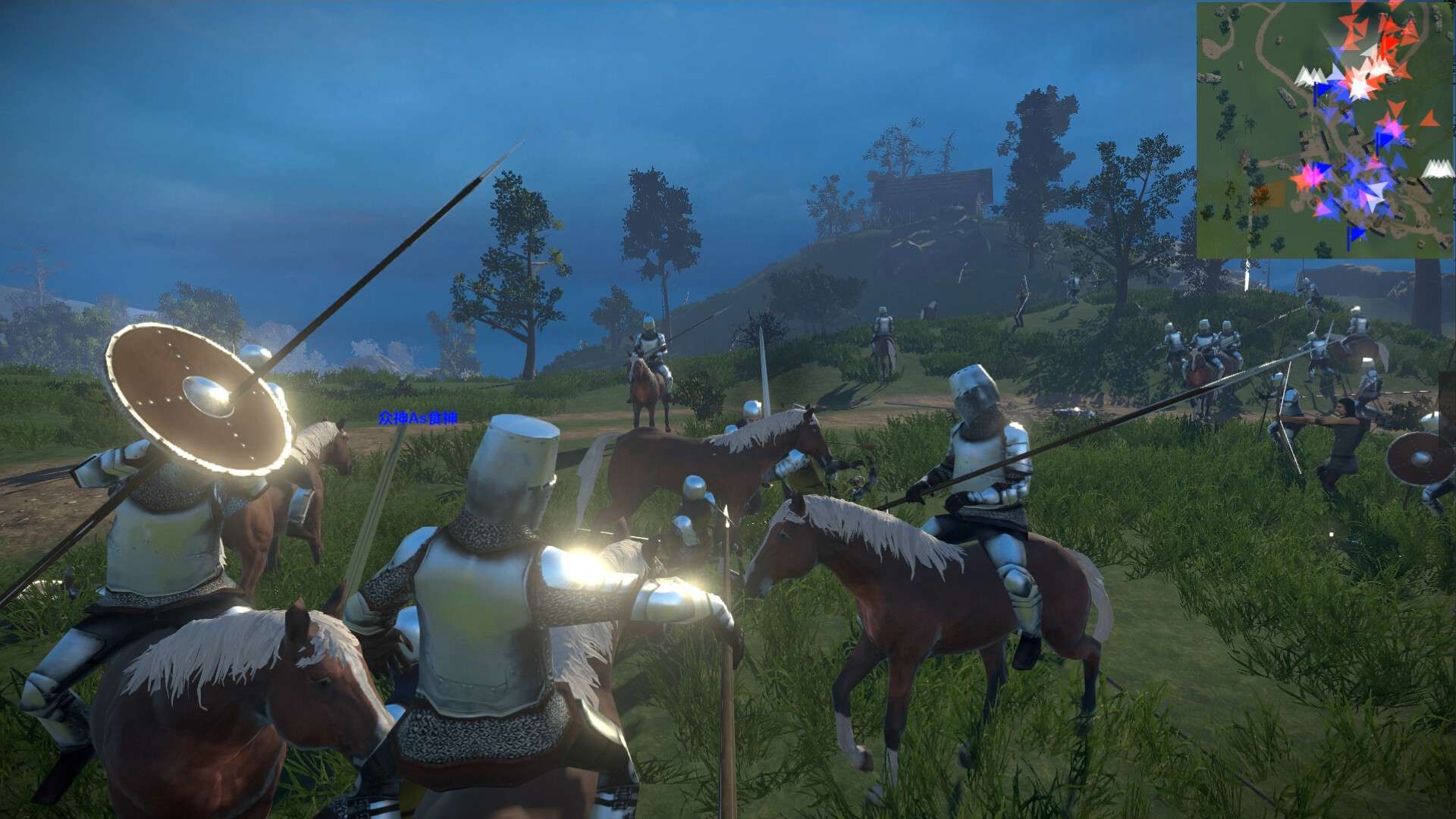Click the battlefield minimap
This screenshot has height=819, width=1456.
1324,130
